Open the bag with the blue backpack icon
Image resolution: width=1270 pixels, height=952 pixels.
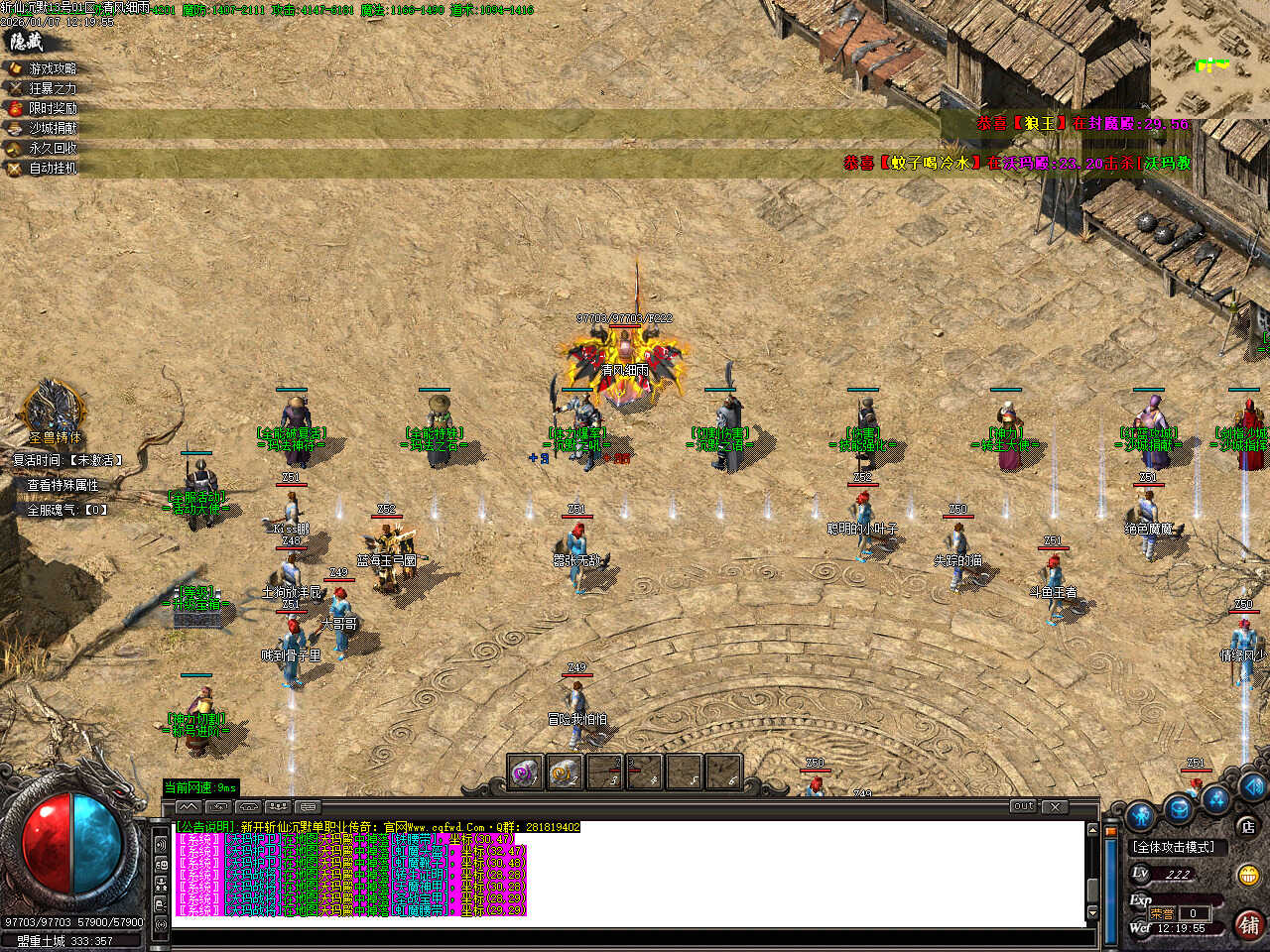(x=1179, y=809)
